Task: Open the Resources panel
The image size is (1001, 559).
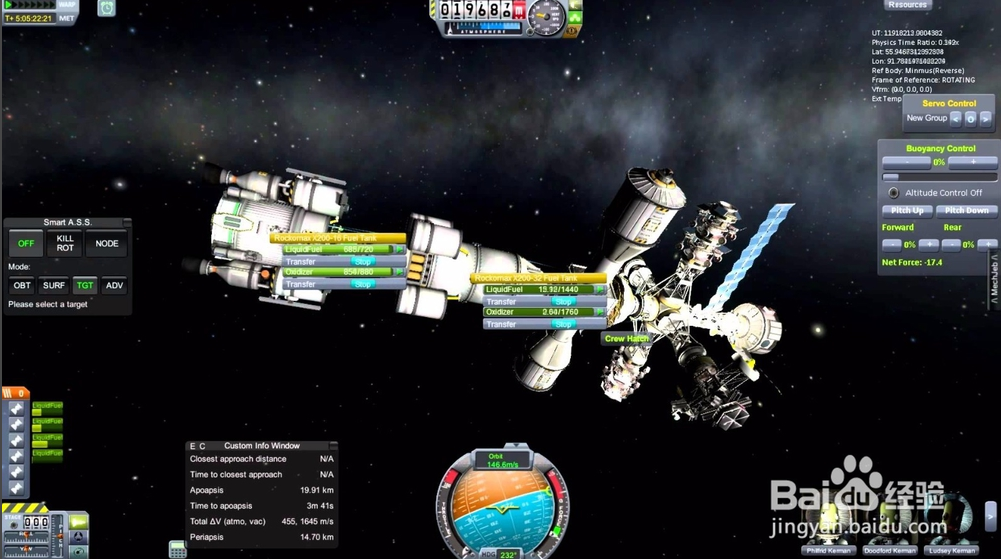Action: click(x=907, y=5)
